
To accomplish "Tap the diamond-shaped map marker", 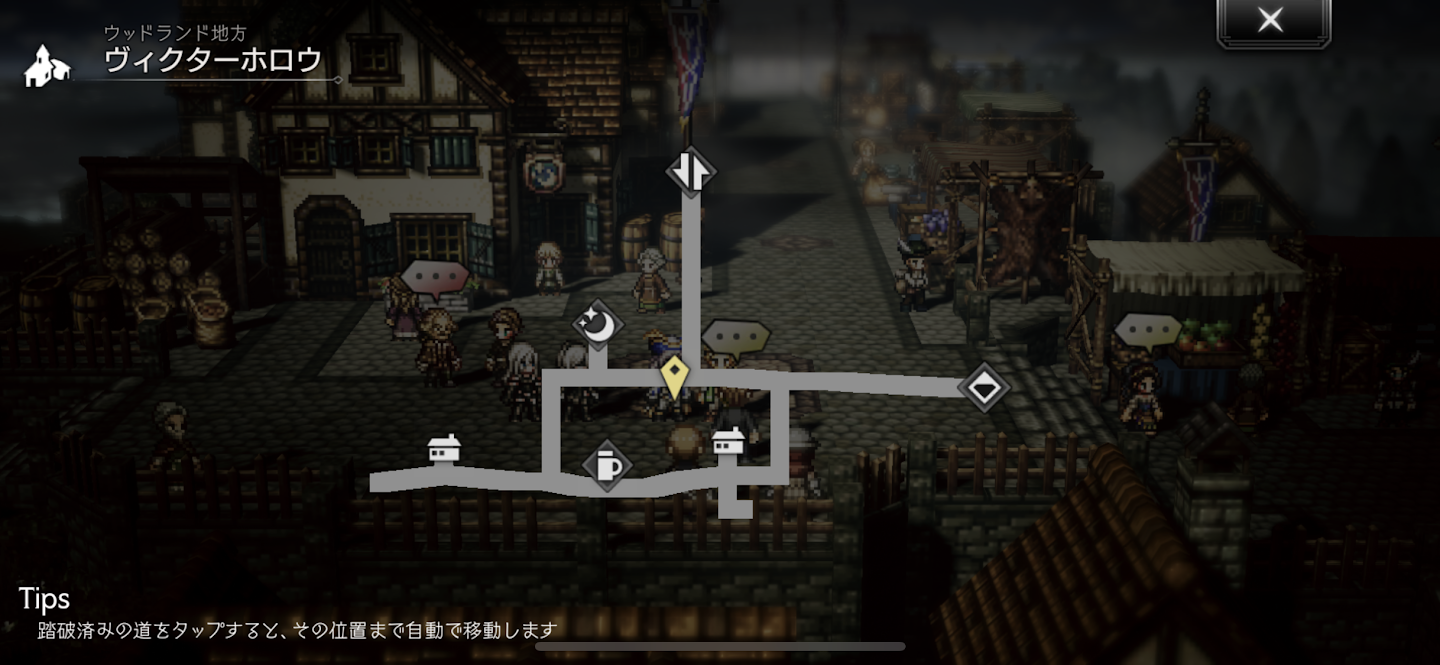I will pos(984,387).
